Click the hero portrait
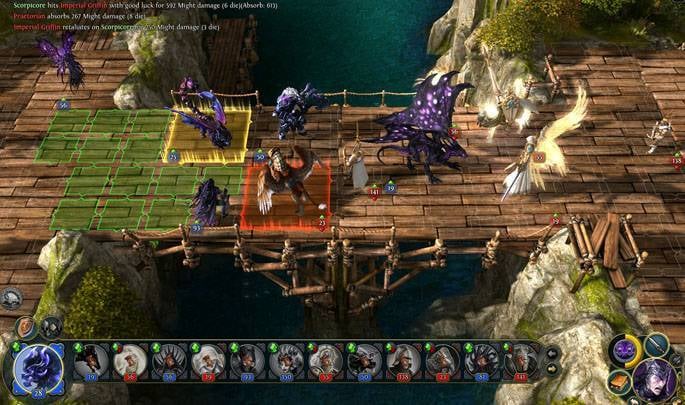 [655, 381]
